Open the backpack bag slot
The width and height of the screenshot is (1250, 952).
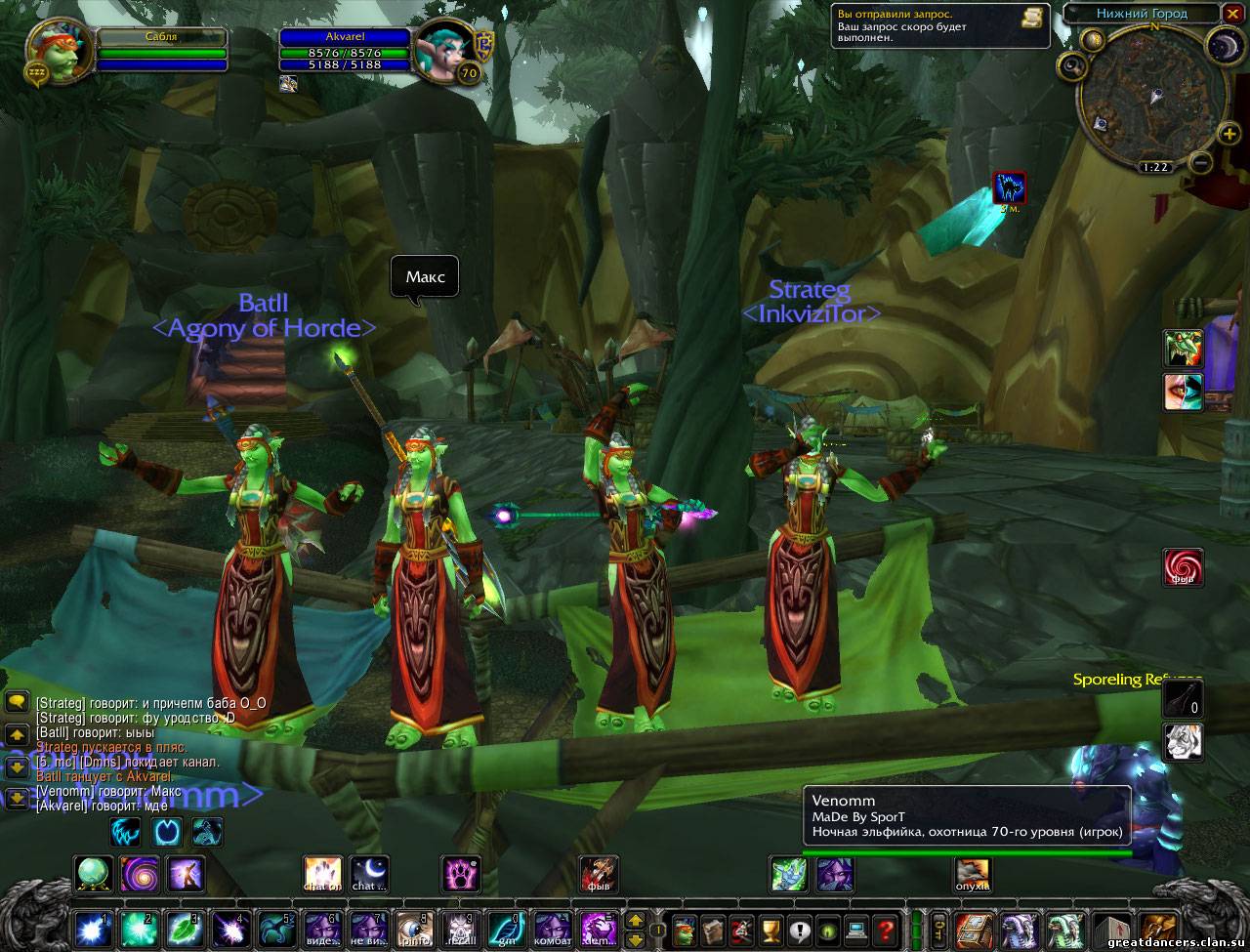tap(1158, 928)
